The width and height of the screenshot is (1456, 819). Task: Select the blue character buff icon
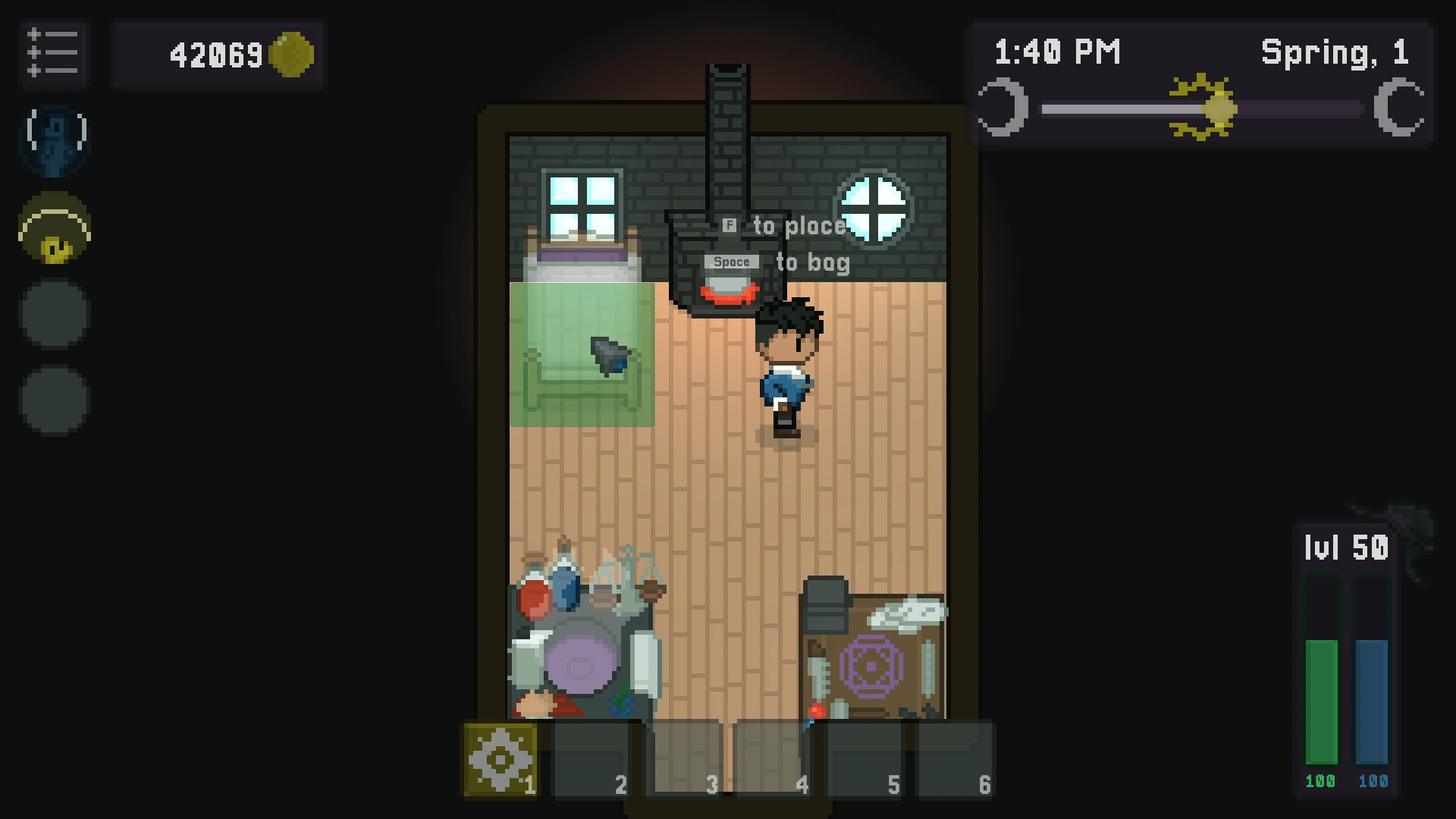[x=54, y=141]
